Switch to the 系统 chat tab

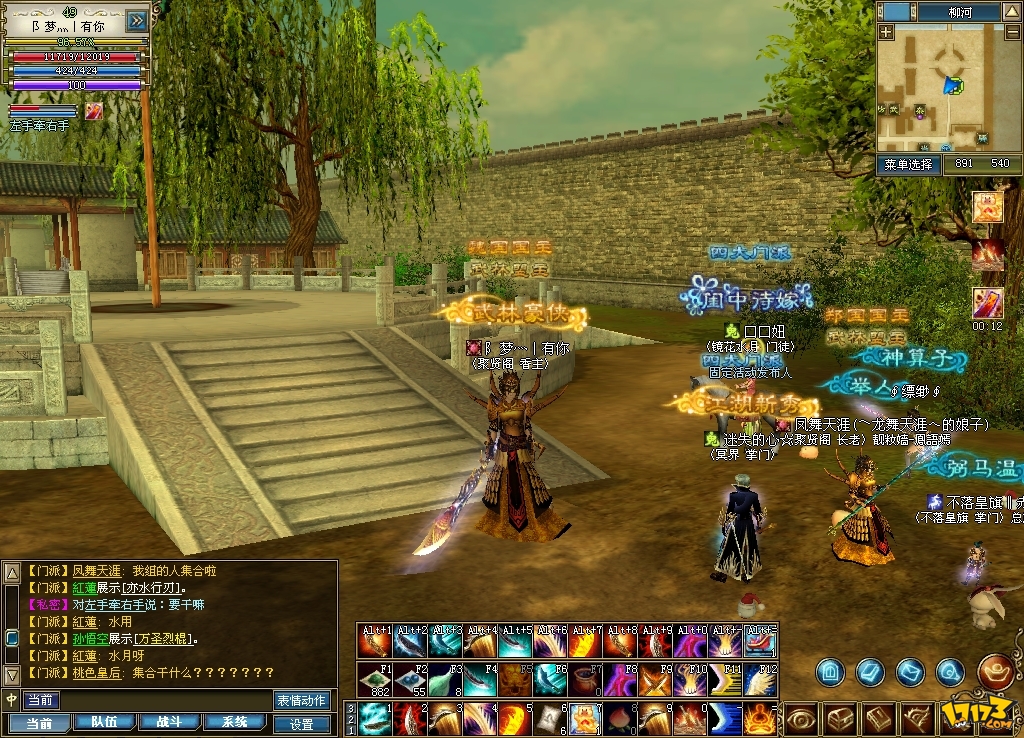(234, 722)
